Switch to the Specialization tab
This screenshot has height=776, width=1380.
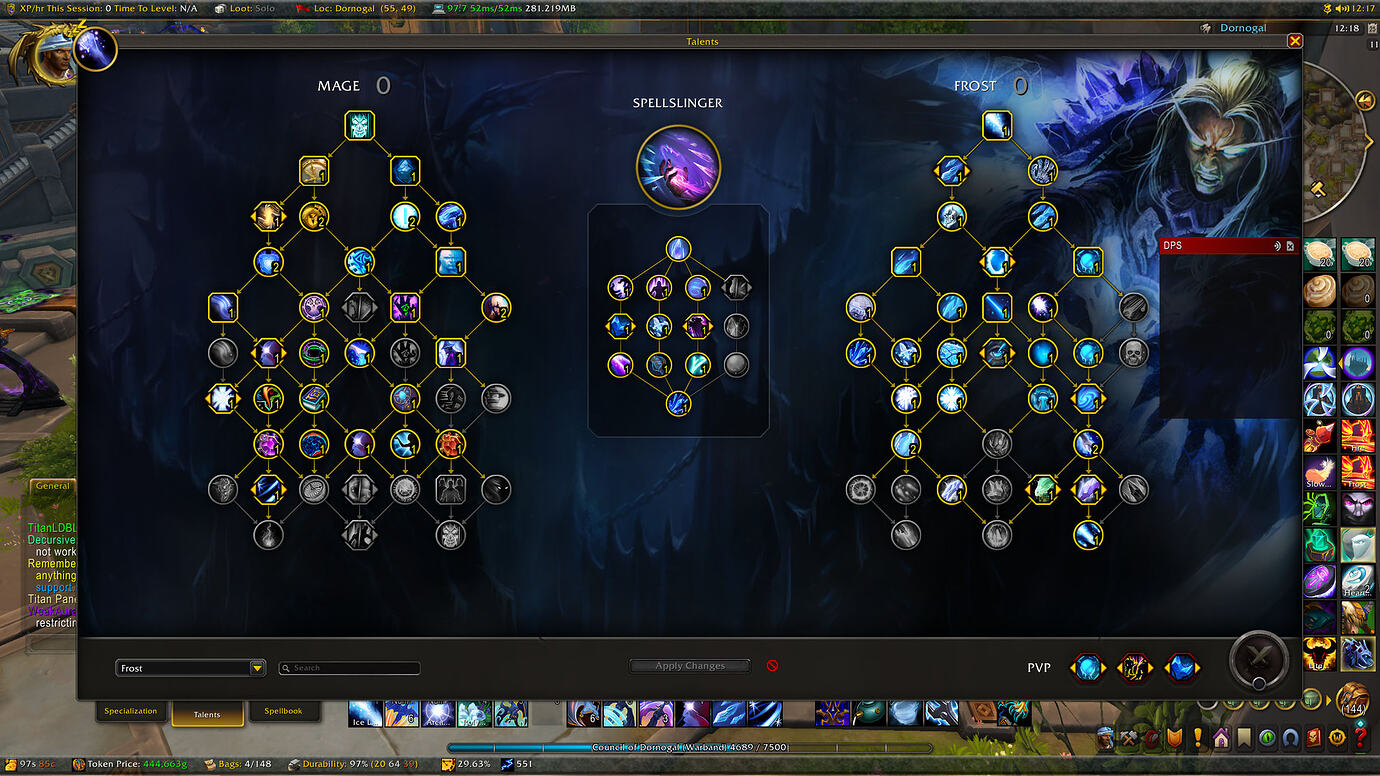coord(131,710)
